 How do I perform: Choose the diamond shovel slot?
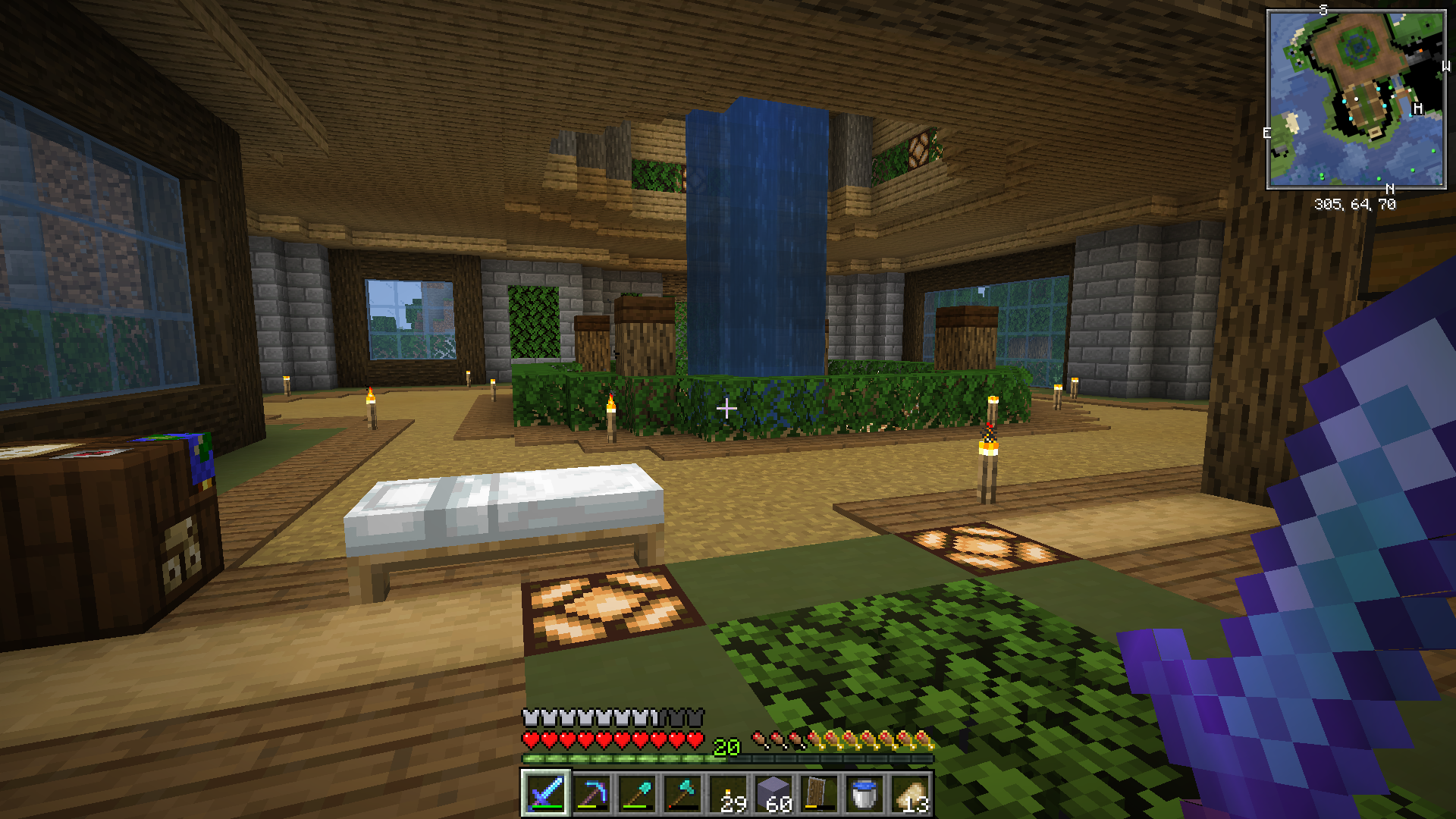pyautogui.click(x=637, y=793)
